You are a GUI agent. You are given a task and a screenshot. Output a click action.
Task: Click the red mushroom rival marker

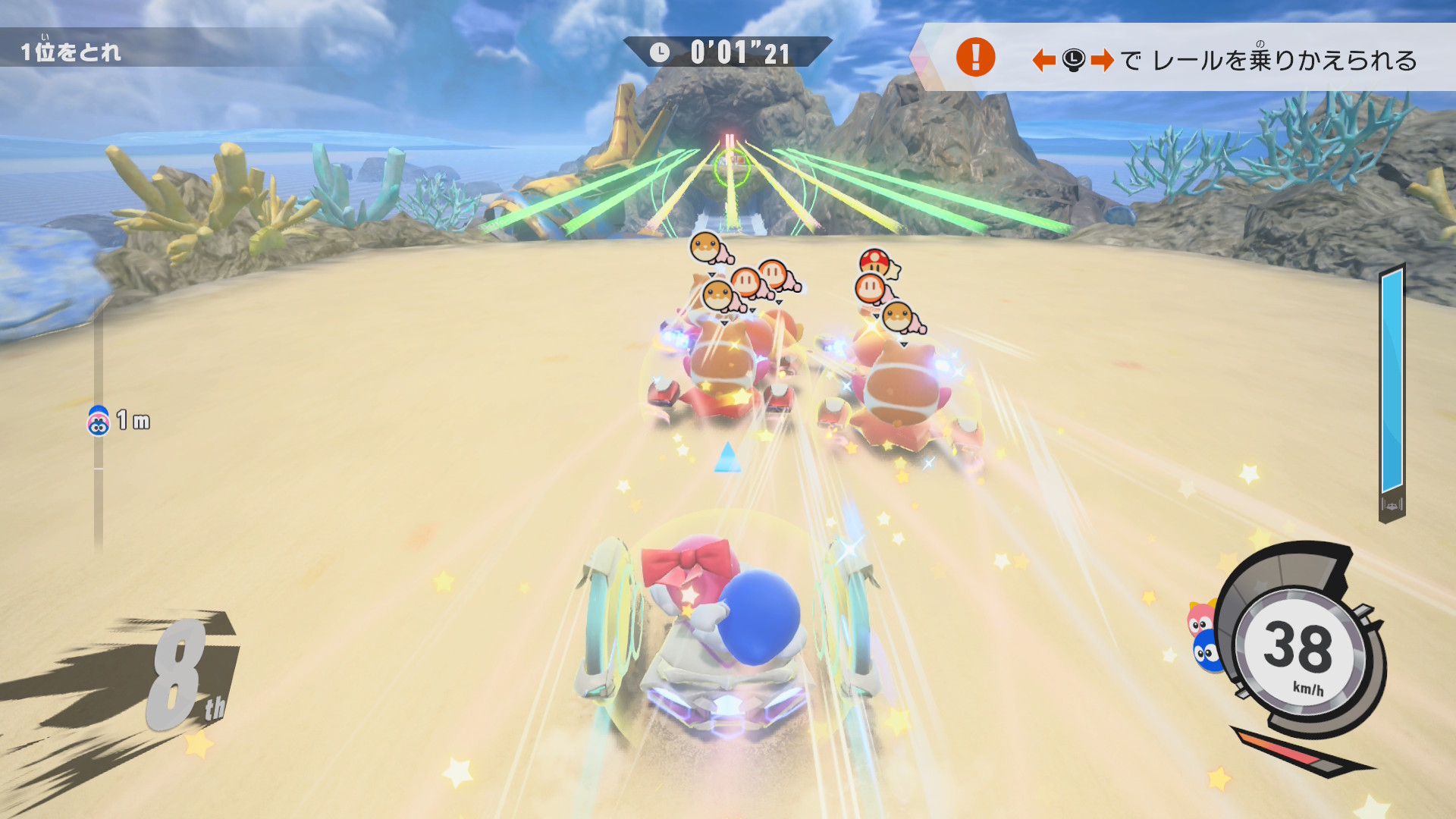click(x=875, y=262)
